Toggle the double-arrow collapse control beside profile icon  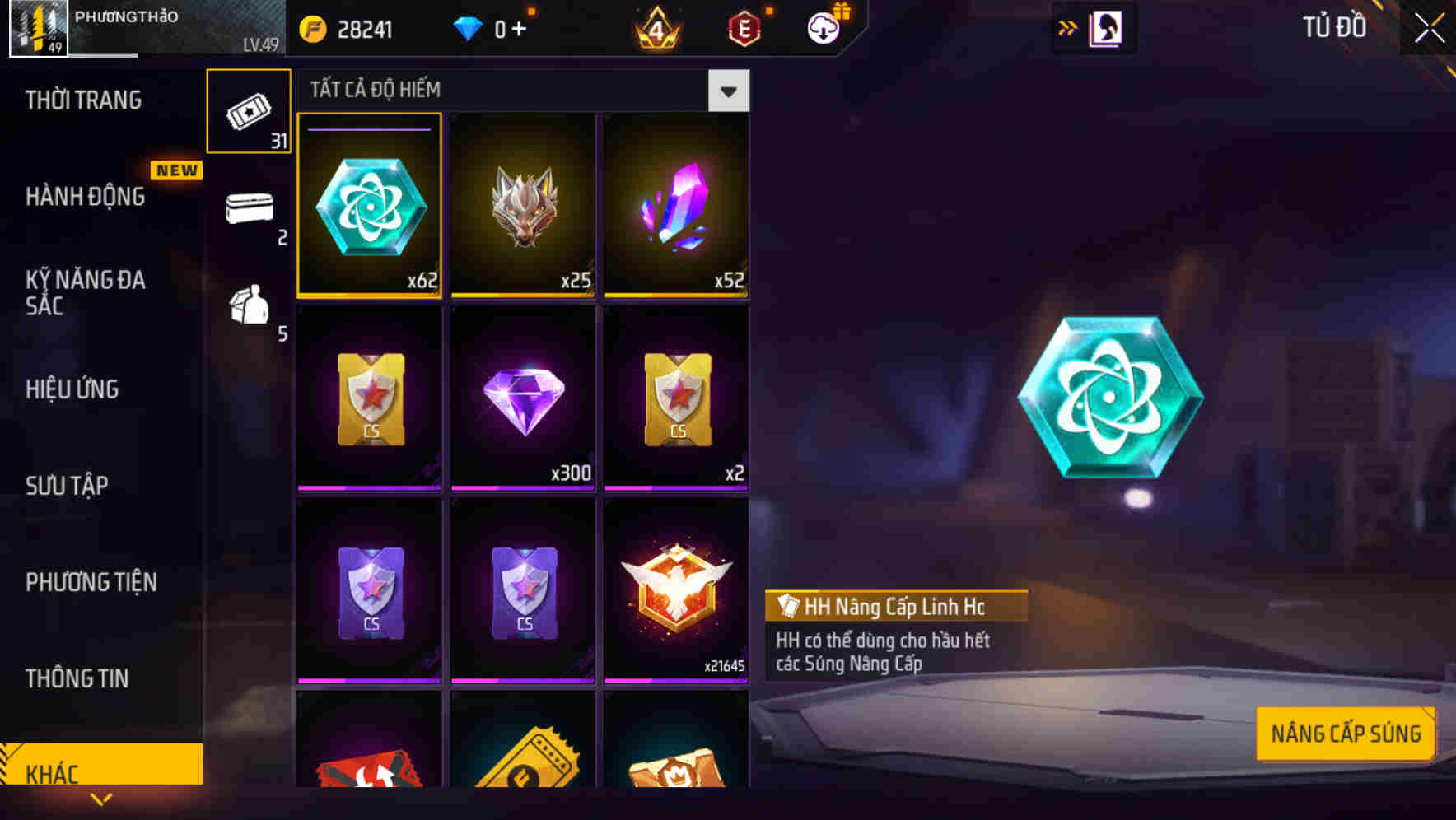(1067, 27)
